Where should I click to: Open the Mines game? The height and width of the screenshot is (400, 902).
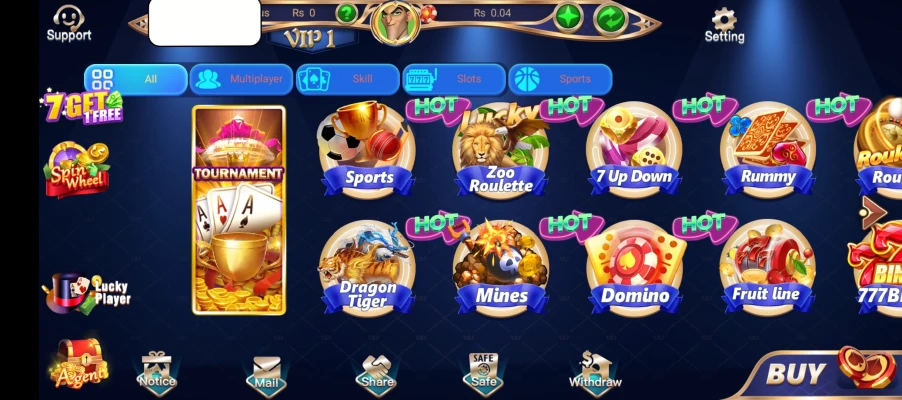[500, 270]
